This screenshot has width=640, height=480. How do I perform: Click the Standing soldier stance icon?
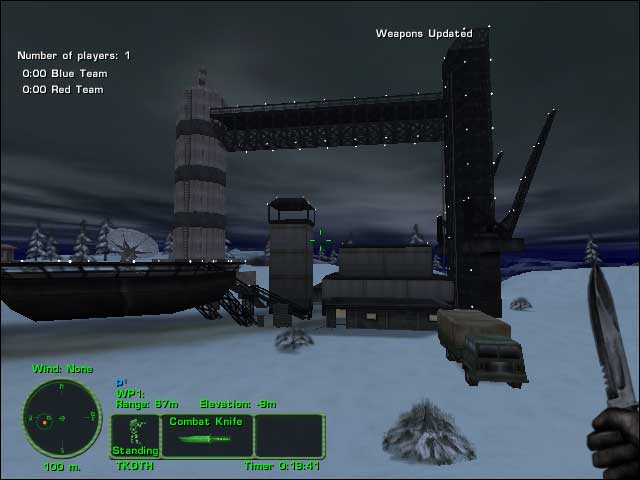[134, 435]
